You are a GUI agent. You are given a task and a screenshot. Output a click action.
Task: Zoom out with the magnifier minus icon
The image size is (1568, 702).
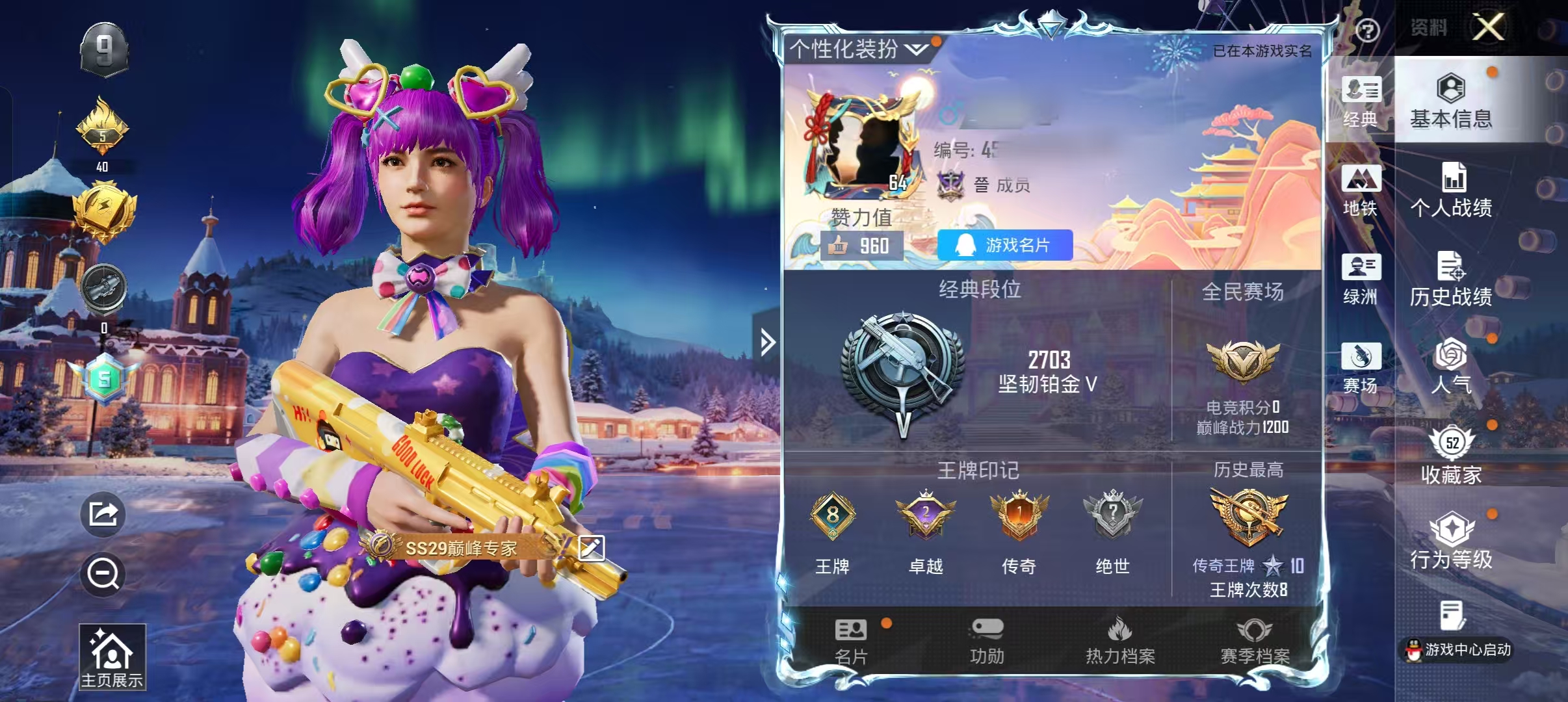click(103, 574)
